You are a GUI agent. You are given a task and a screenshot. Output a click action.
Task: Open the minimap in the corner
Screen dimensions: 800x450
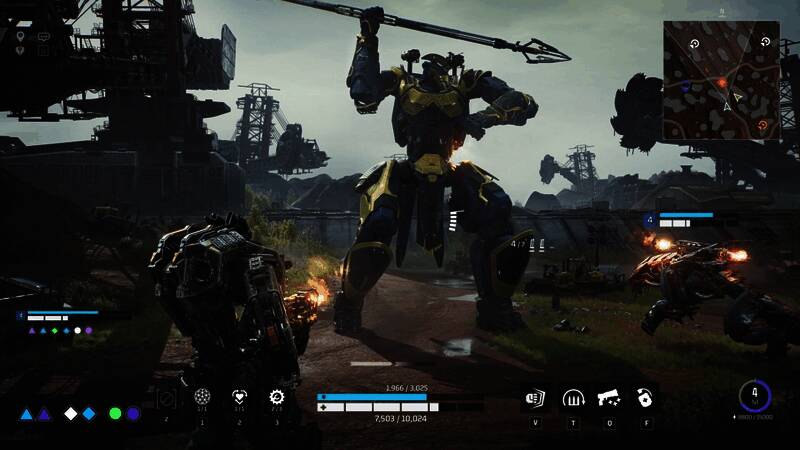click(721, 81)
